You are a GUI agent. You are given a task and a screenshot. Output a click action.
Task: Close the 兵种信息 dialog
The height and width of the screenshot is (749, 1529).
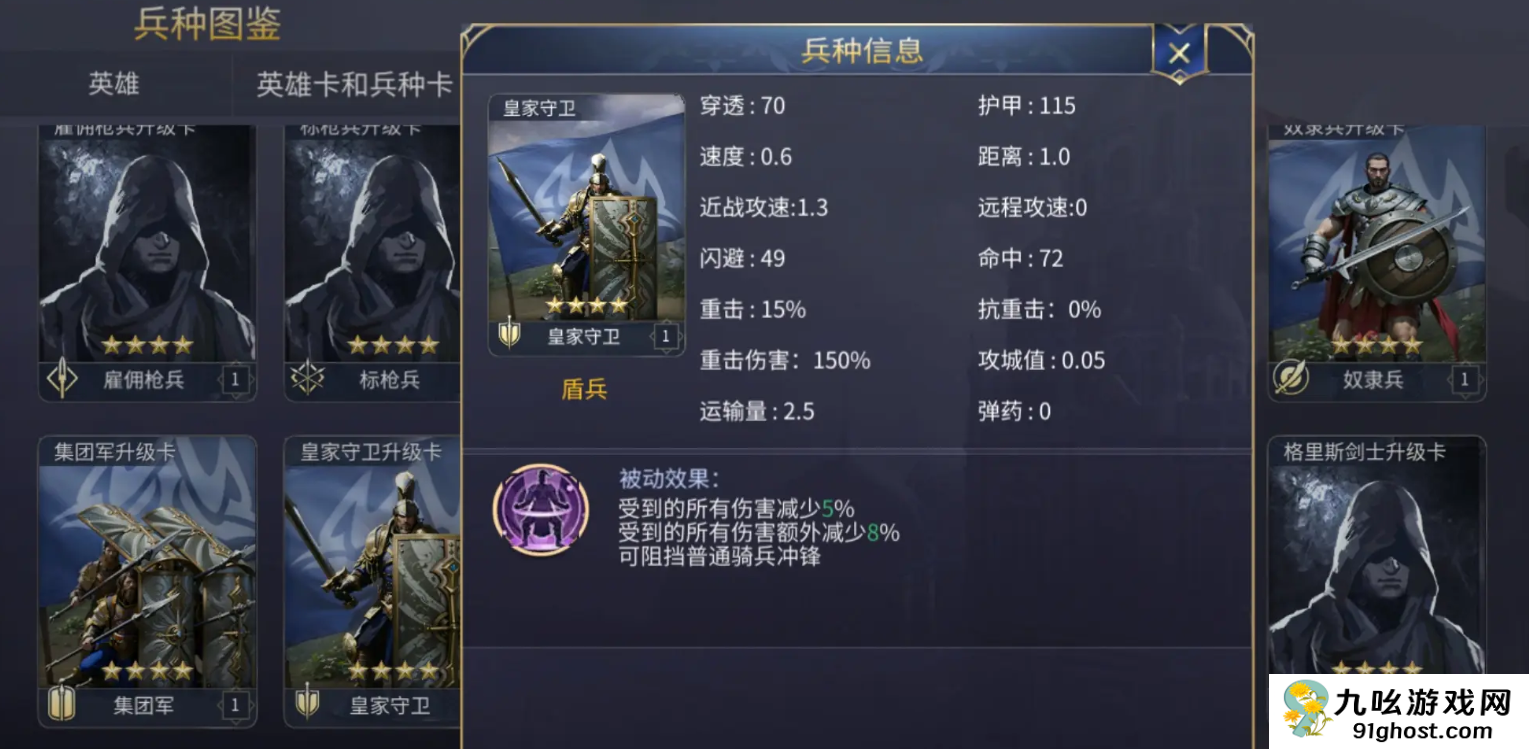coord(1177,52)
